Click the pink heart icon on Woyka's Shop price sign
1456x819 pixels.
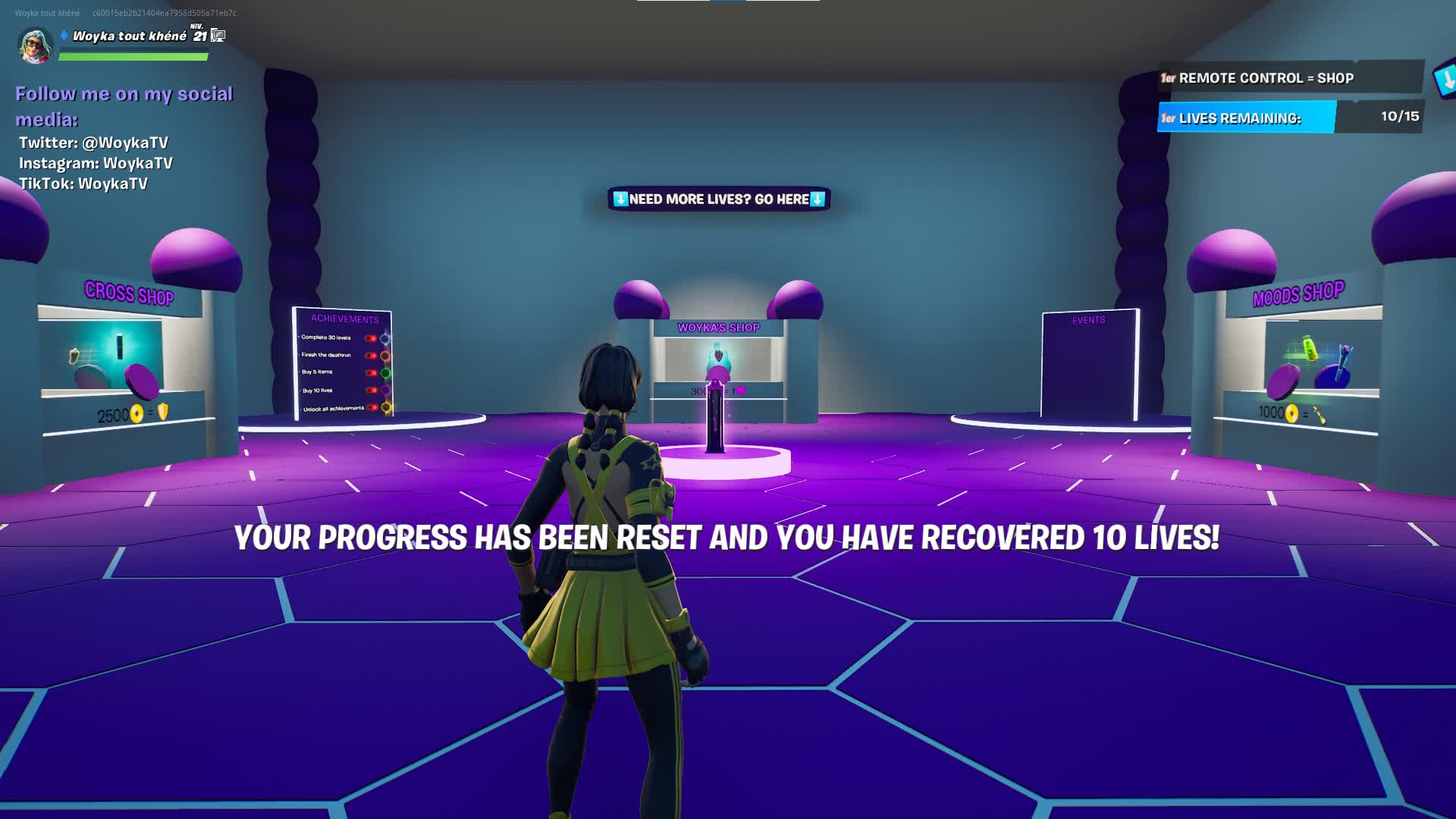742,388
